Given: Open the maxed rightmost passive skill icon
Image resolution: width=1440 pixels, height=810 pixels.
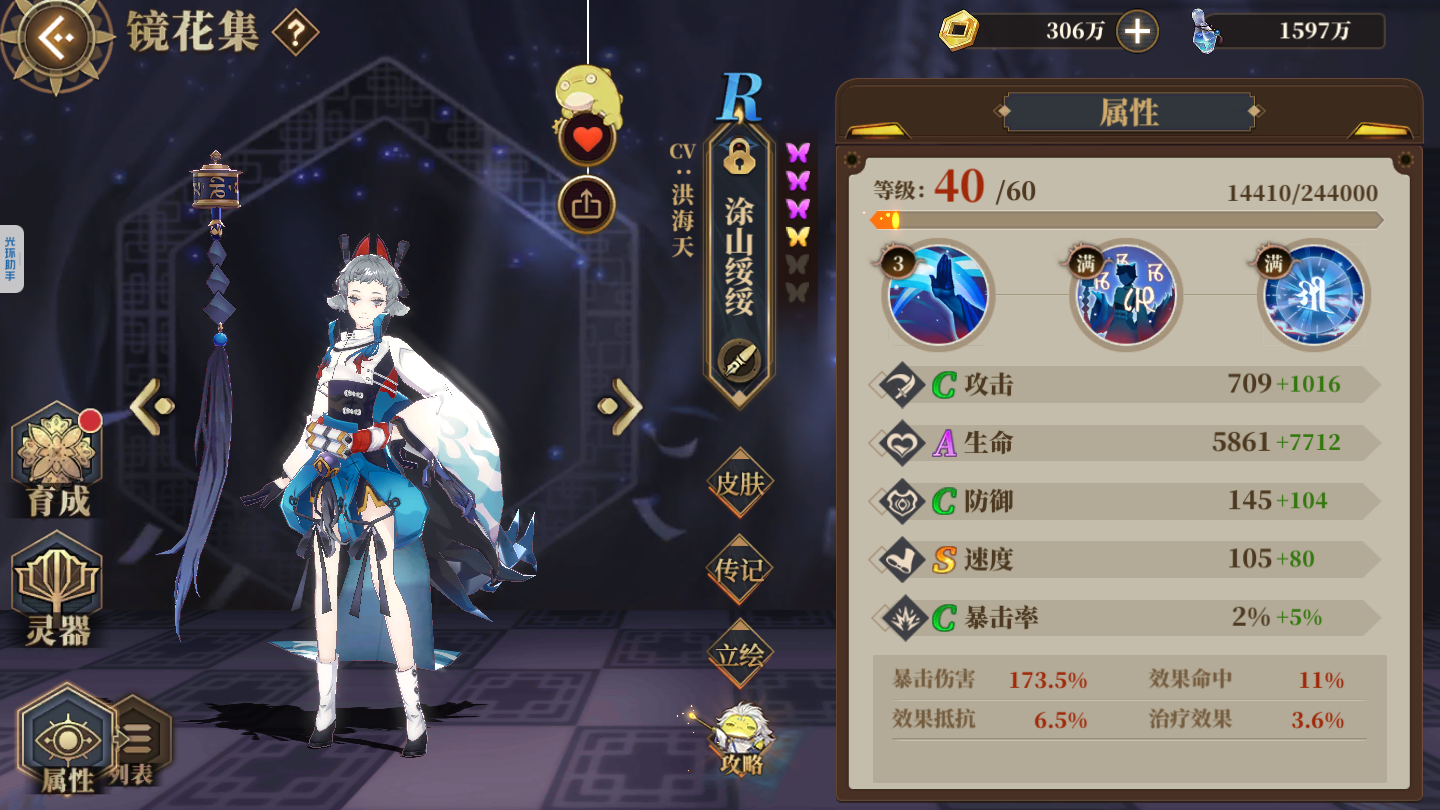Looking at the screenshot, I should point(1313,295).
